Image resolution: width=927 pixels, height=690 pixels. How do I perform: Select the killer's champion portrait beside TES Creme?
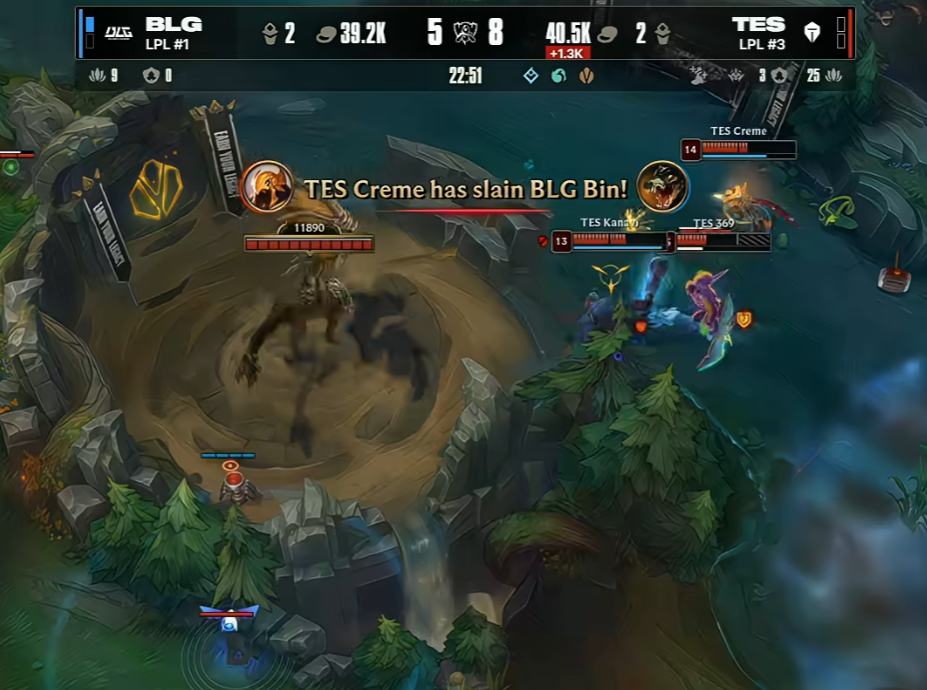[267, 187]
